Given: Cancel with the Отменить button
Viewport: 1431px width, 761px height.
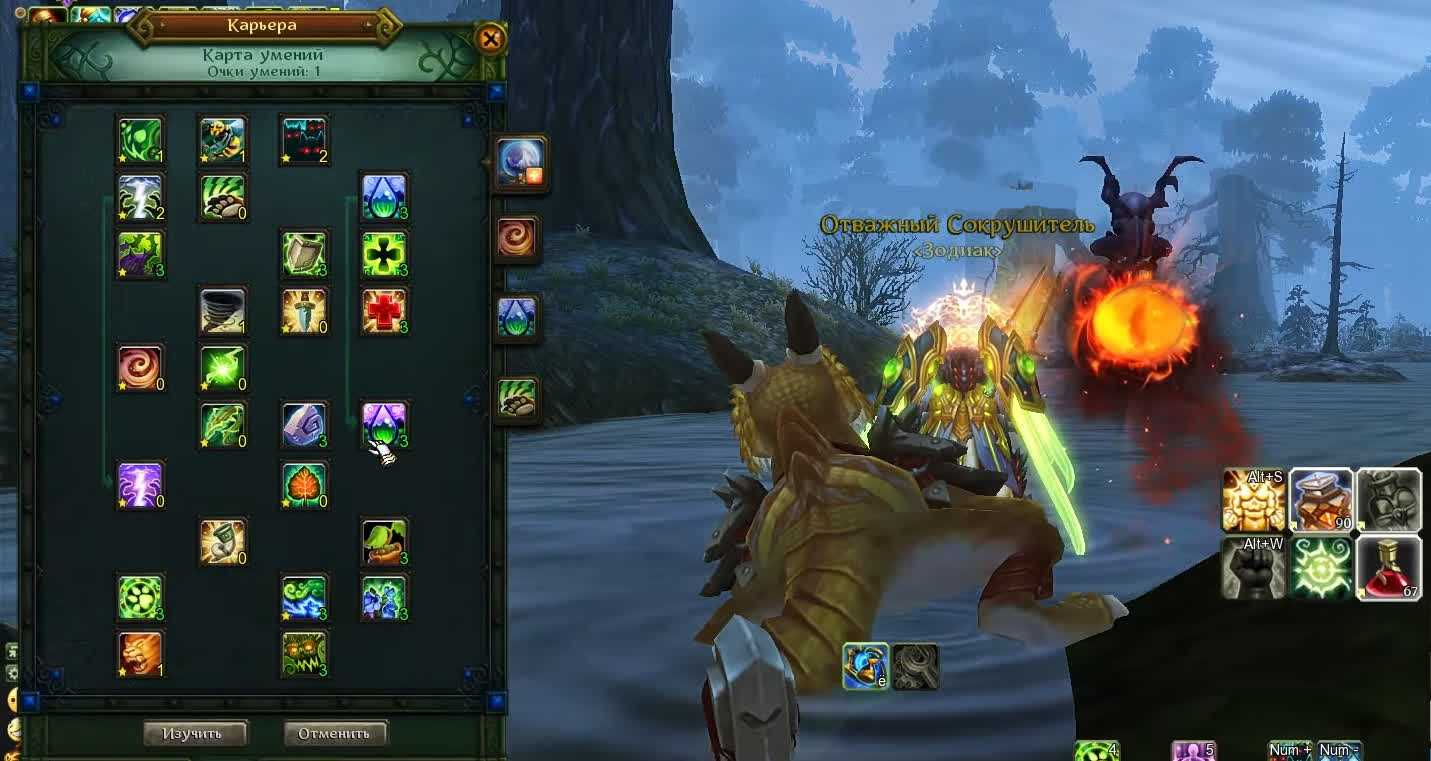Looking at the screenshot, I should pyautogui.click(x=334, y=733).
